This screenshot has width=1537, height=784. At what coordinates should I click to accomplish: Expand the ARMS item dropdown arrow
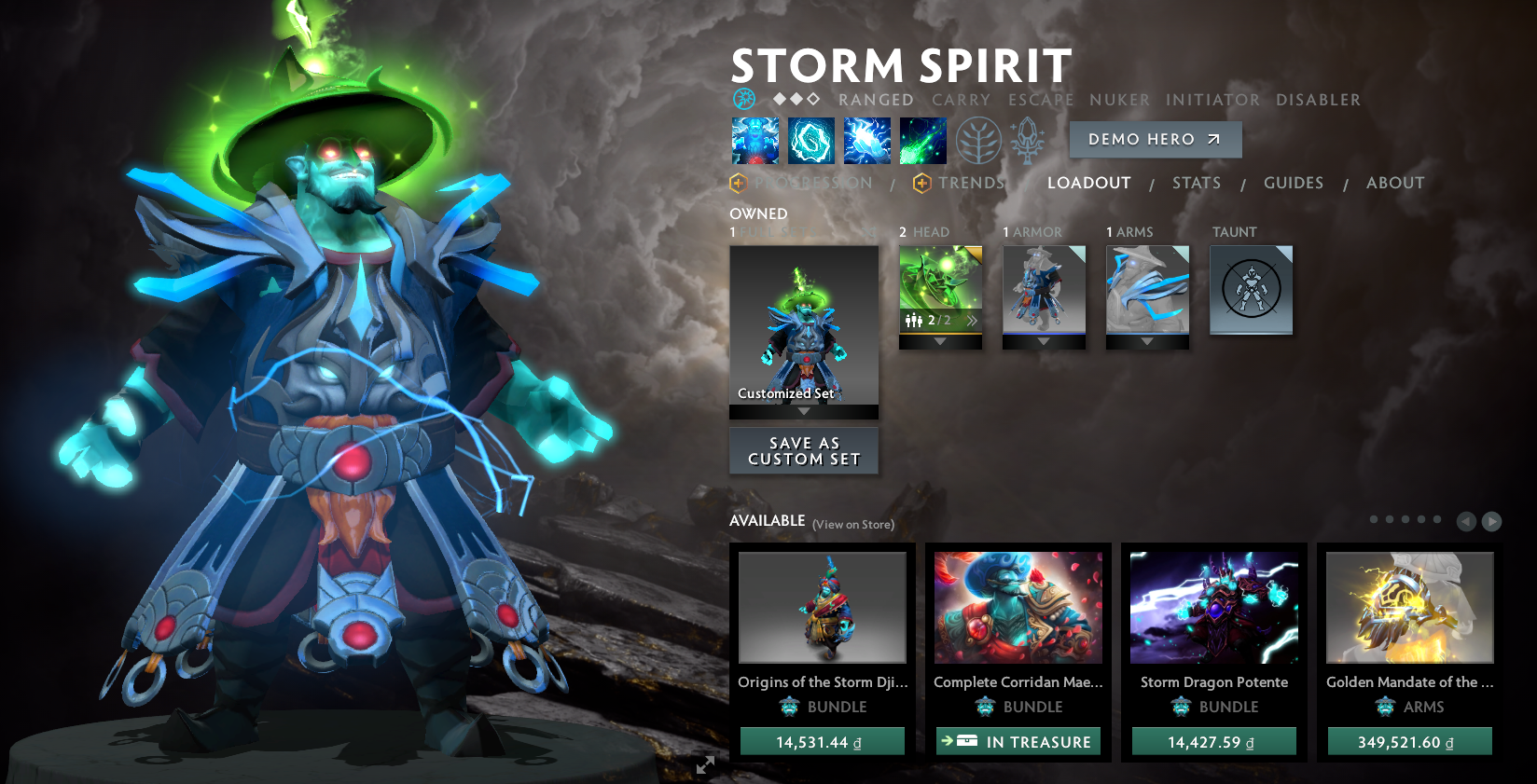pos(1146,341)
